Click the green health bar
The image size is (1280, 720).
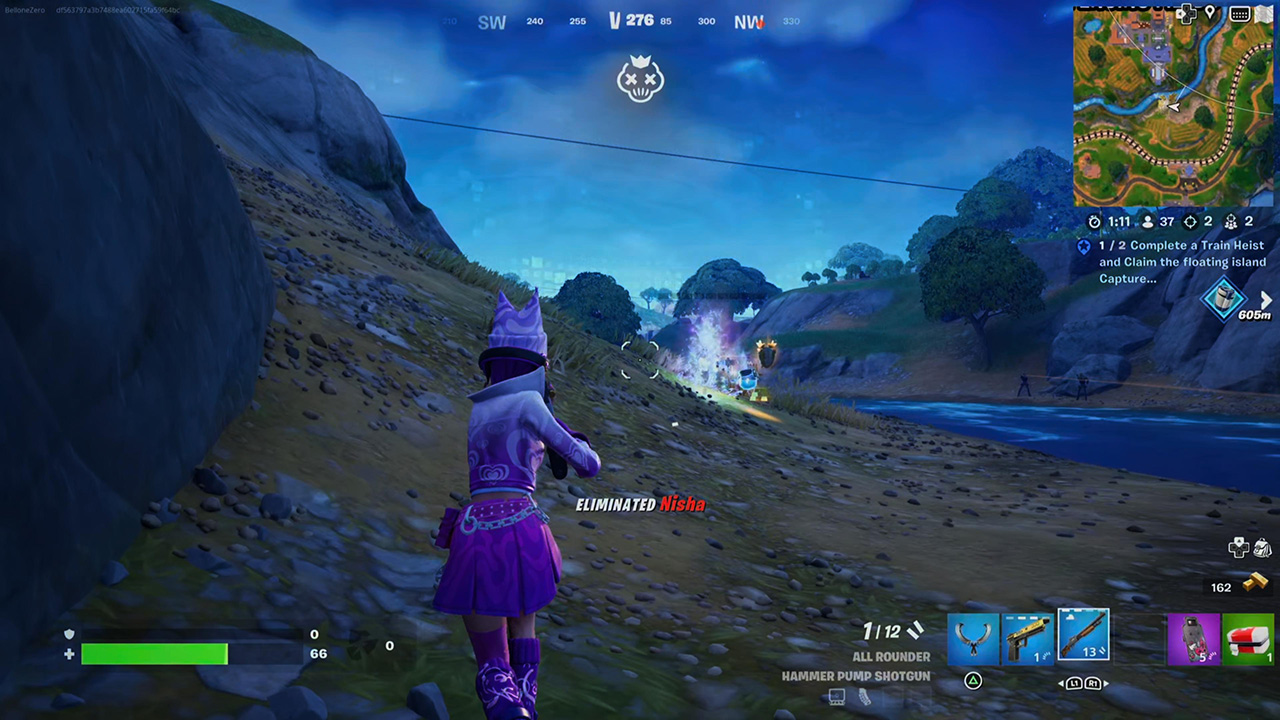[x=155, y=653]
